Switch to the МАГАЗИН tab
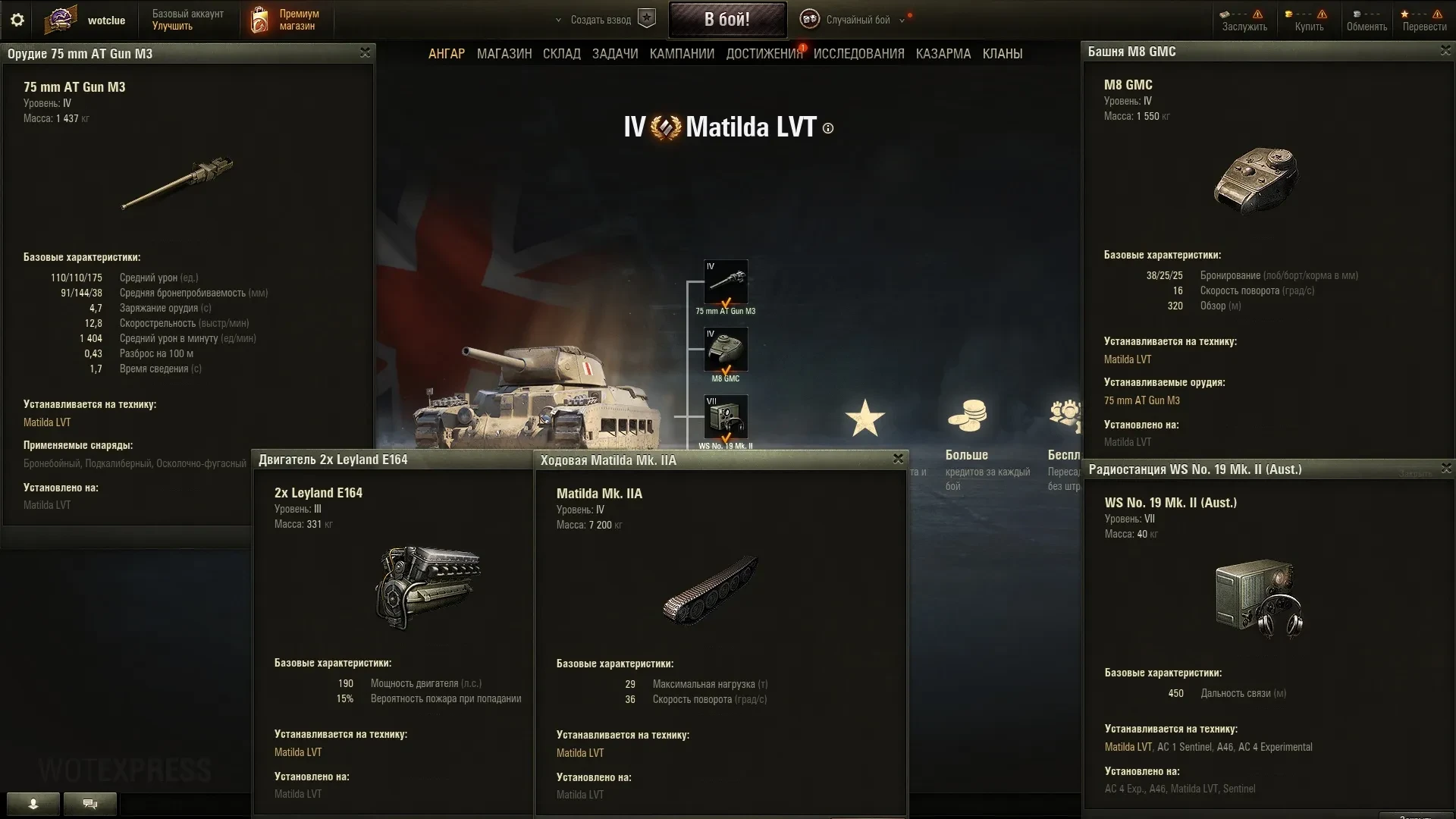This screenshot has width=1456, height=819. pos(504,54)
